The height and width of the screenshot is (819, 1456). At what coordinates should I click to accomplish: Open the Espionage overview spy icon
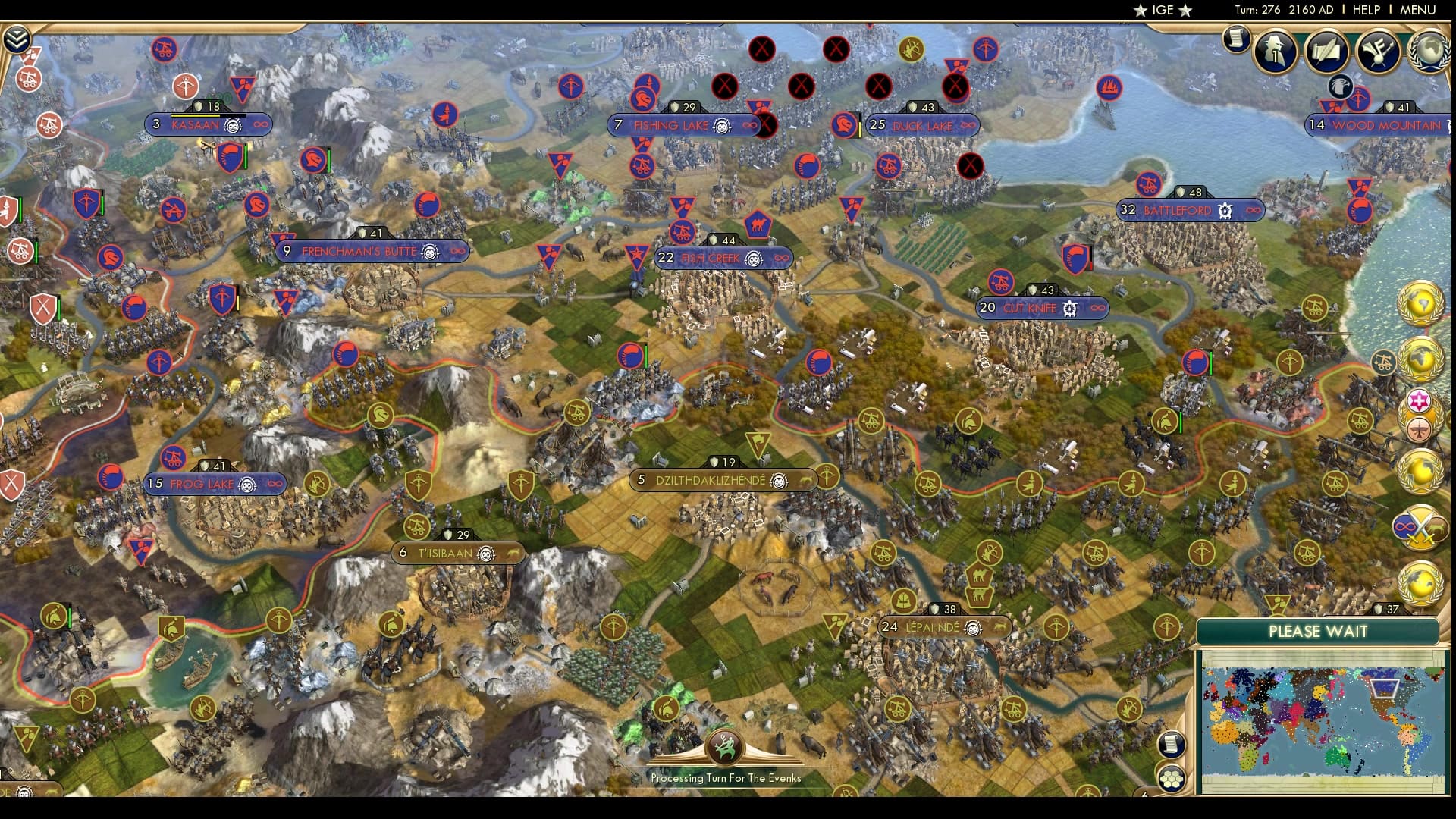tap(1274, 51)
